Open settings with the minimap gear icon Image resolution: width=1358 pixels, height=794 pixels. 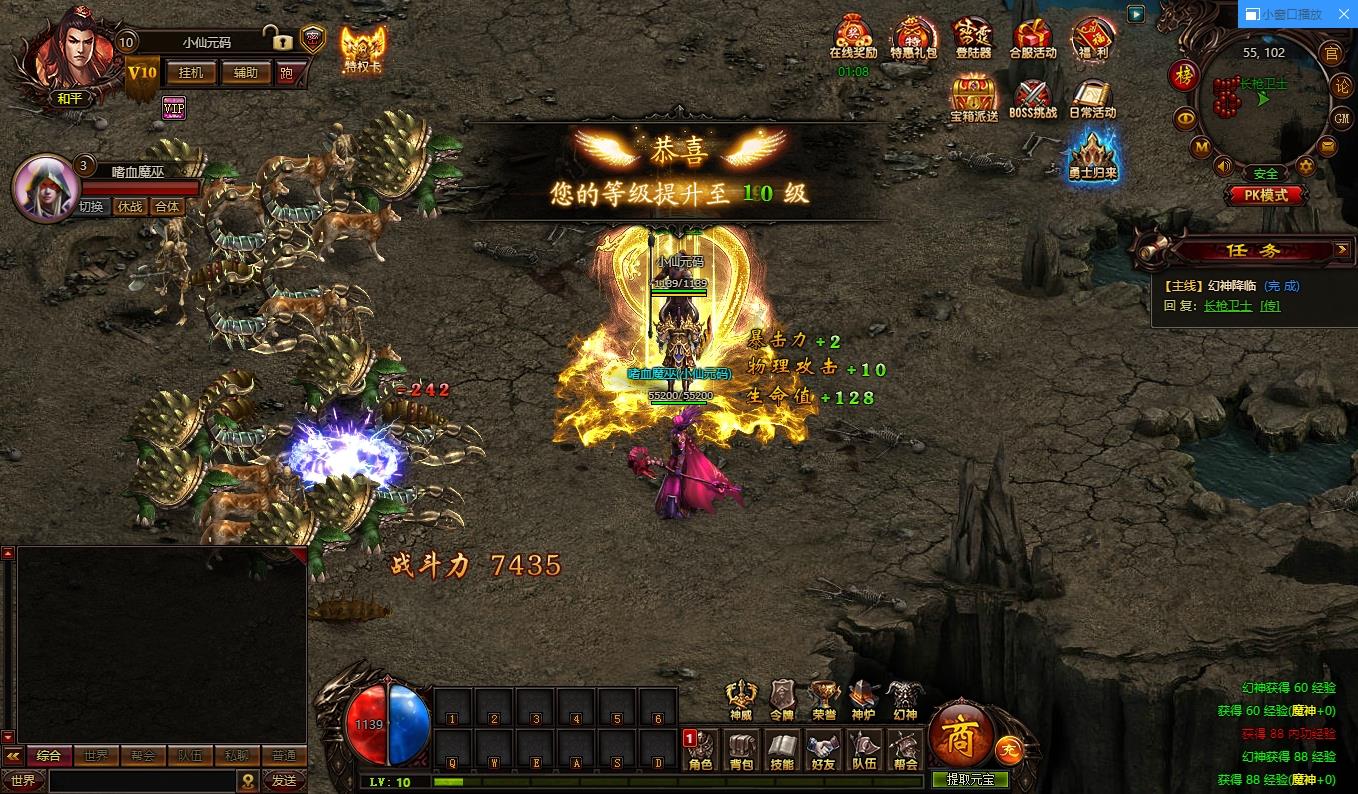pyautogui.click(x=1305, y=166)
